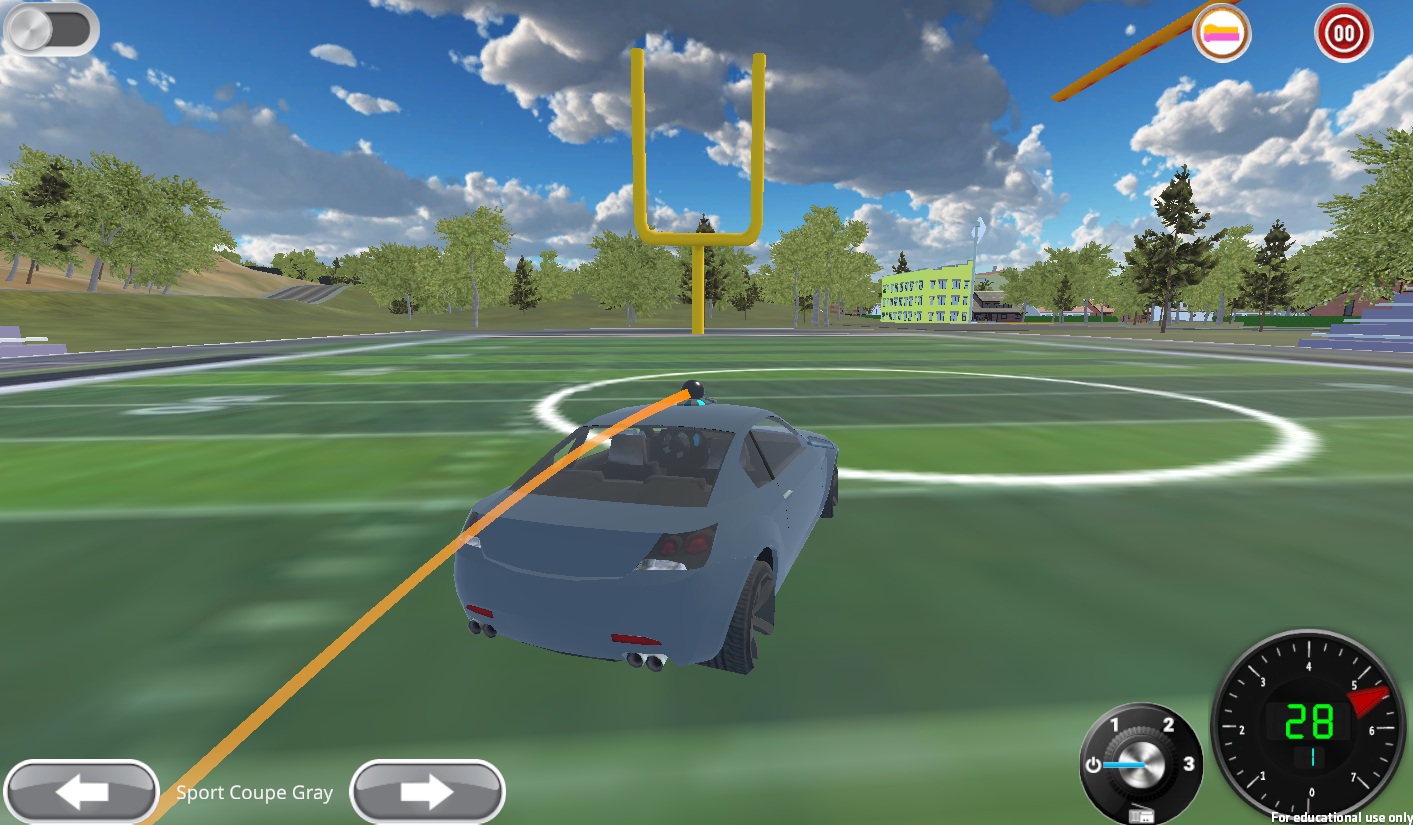Viewport: 1413px width, 825px height.
Task: Set the rotary knob to position 3
Action: [1188, 765]
